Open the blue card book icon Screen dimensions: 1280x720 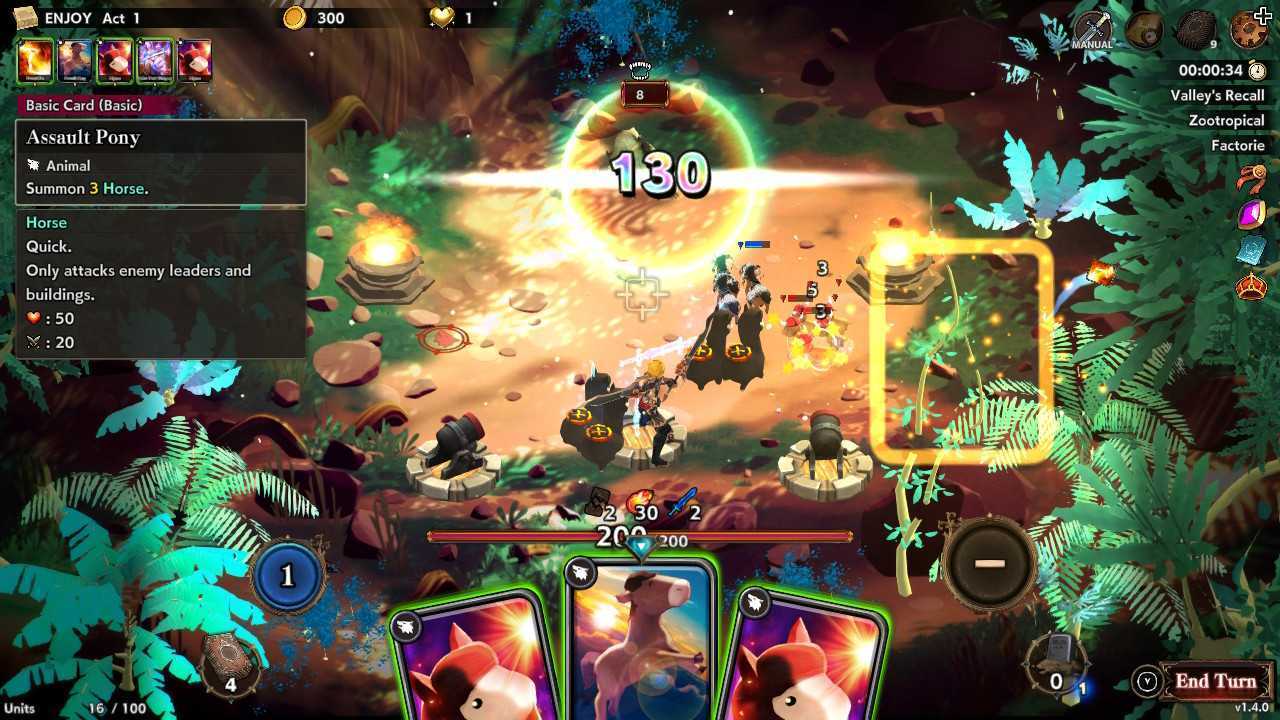(1251, 252)
